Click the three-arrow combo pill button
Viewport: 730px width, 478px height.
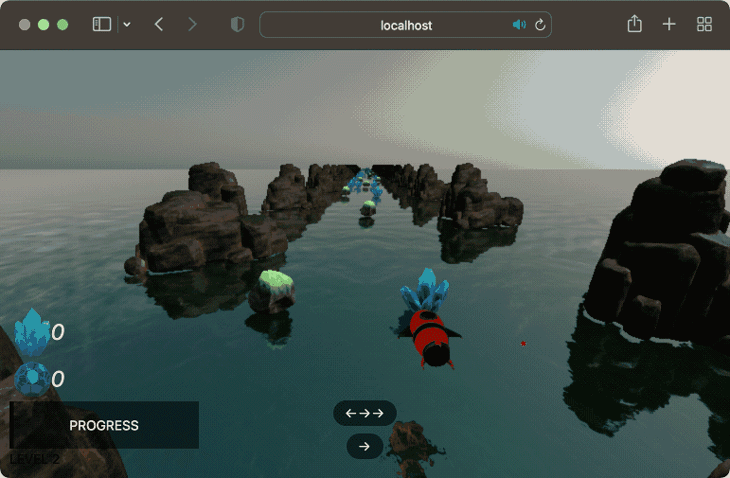point(365,413)
